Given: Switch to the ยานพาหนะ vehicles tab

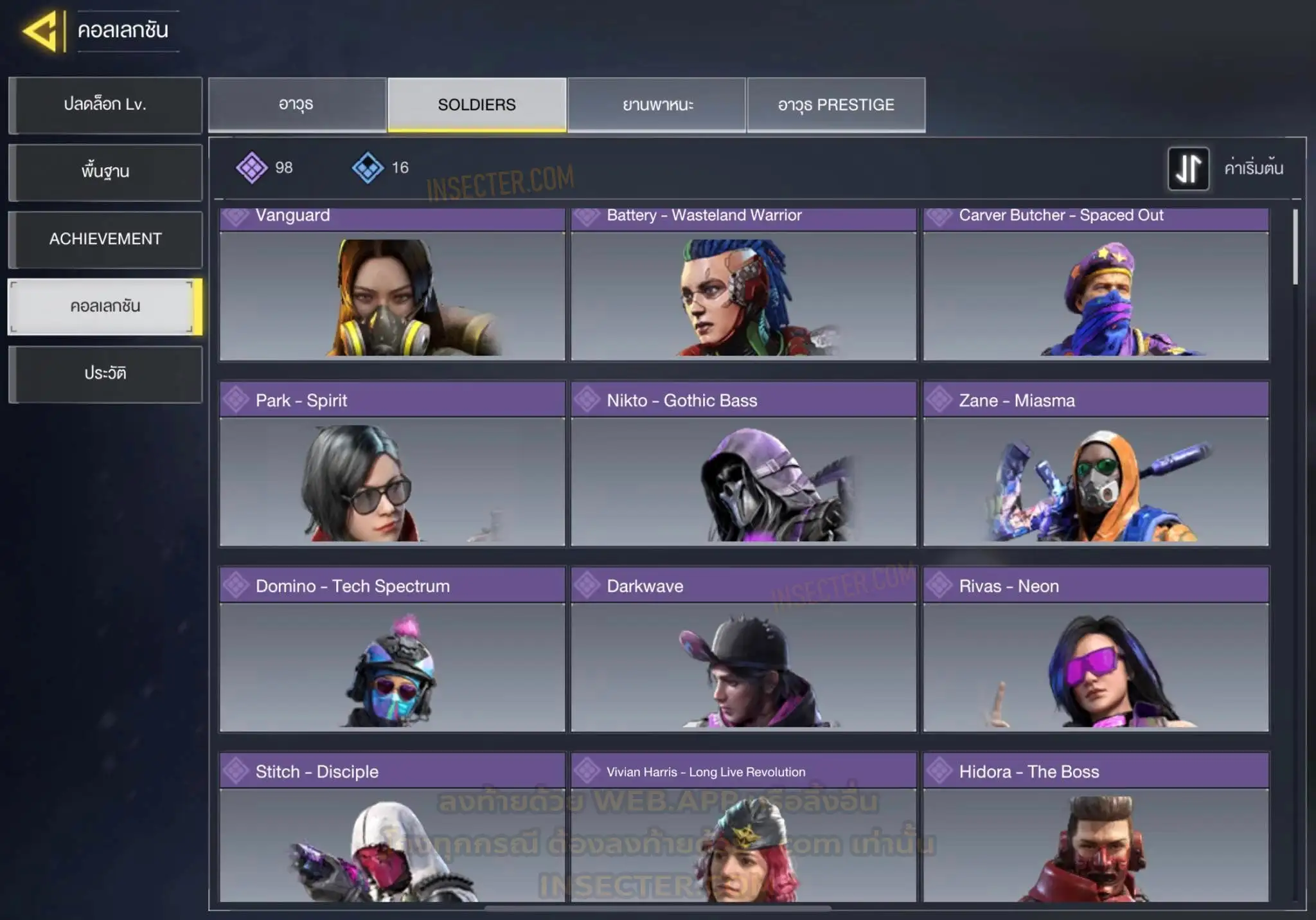Looking at the screenshot, I should point(657,105).
